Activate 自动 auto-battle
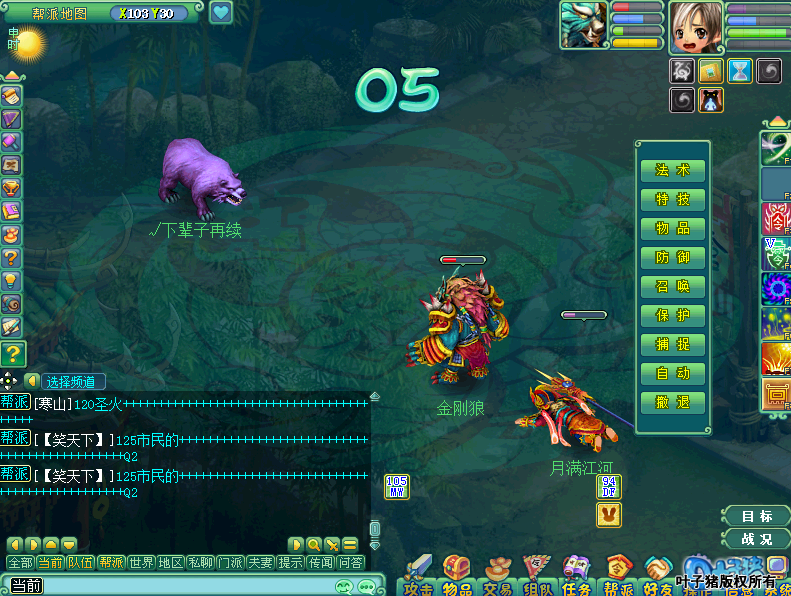Image resolution: width=791 pixels, height=596 pixels. click(x=673, y=373)
